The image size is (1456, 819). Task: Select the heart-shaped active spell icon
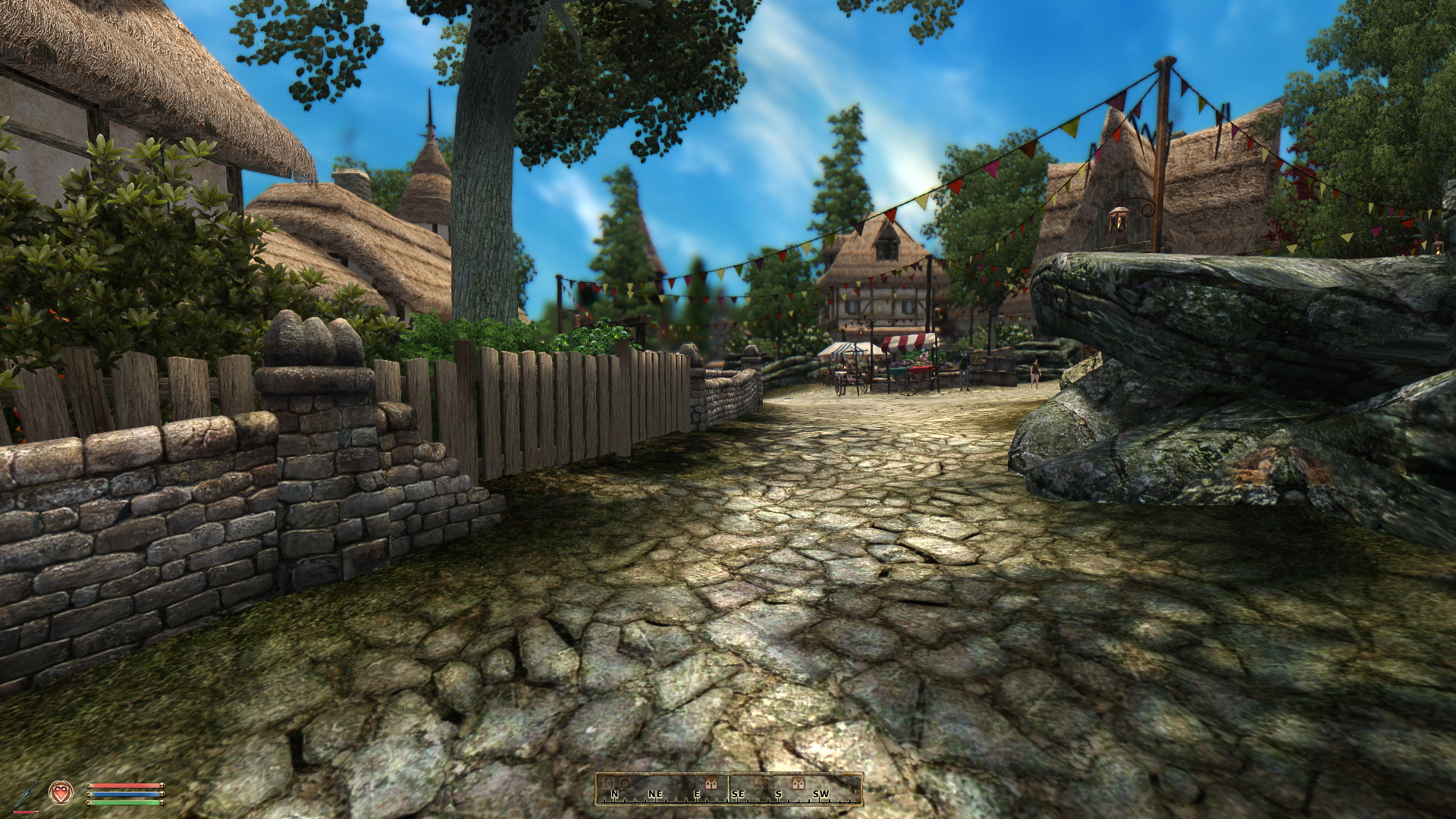coord(59,792)
